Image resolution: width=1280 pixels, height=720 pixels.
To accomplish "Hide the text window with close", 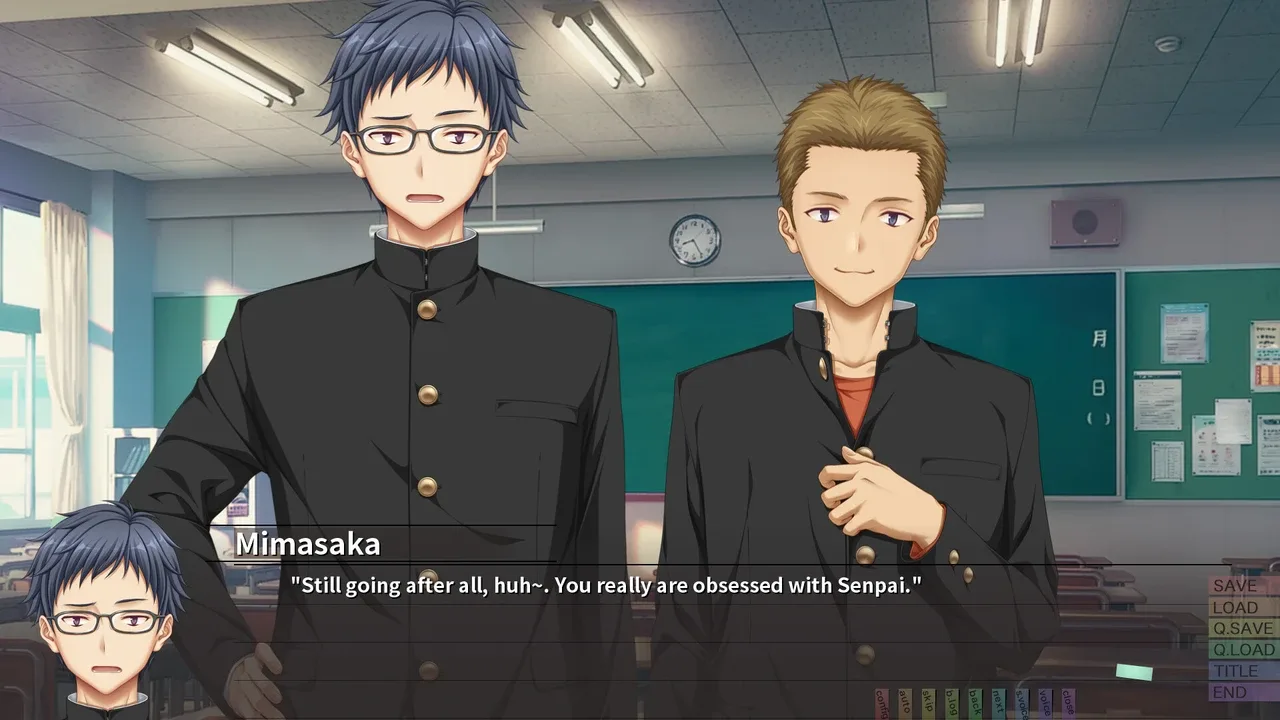I will (1068, 703).
